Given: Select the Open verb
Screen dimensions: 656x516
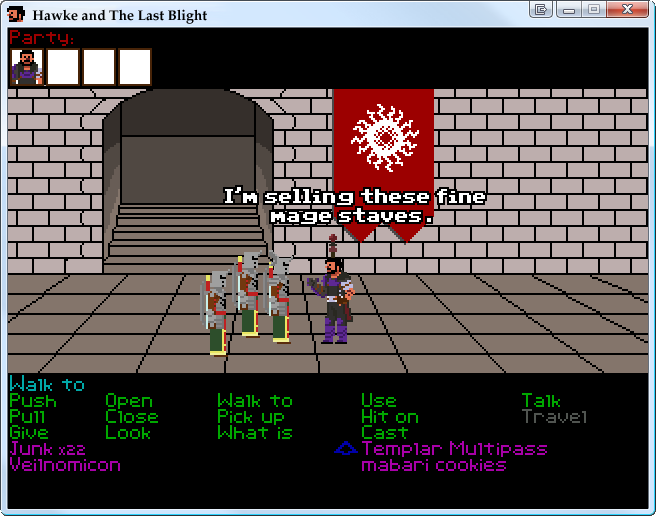Looking at the screenshot, I should point(129,401).
